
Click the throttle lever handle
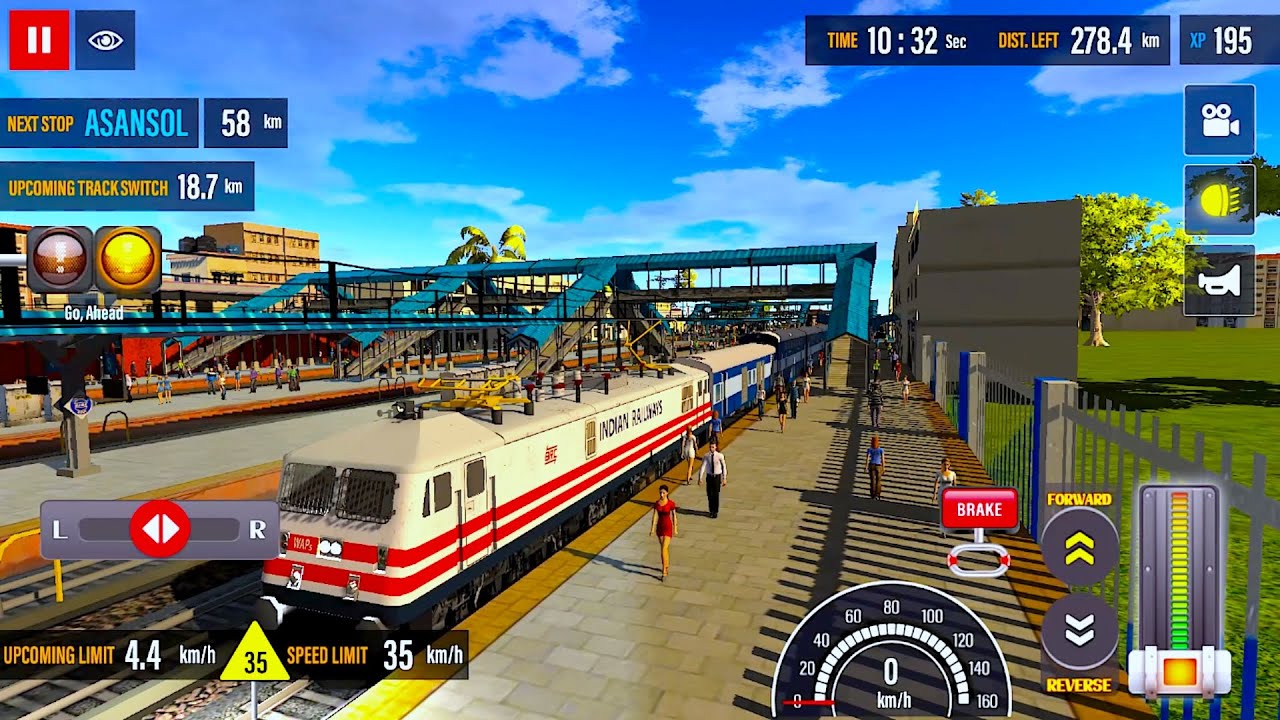pyautogui.click(x=1180, y=671)
